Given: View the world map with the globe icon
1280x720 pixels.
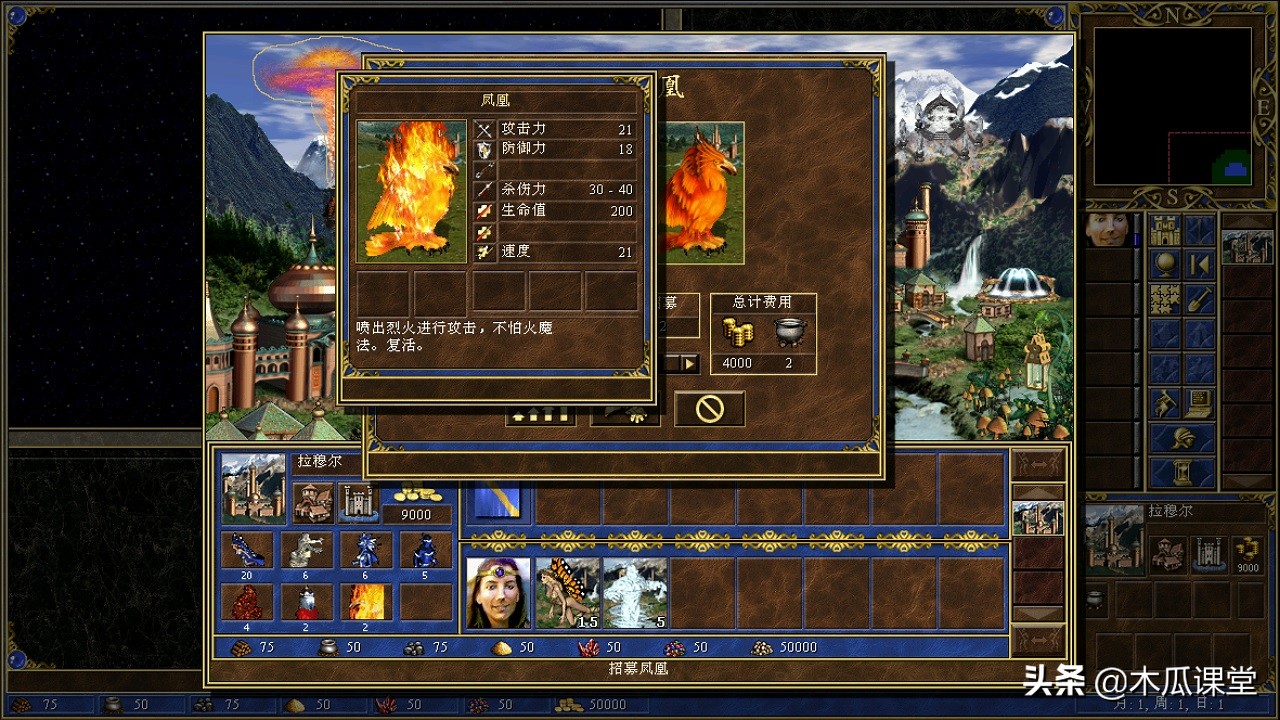Looking at the screenshot, I should 1163,261.
